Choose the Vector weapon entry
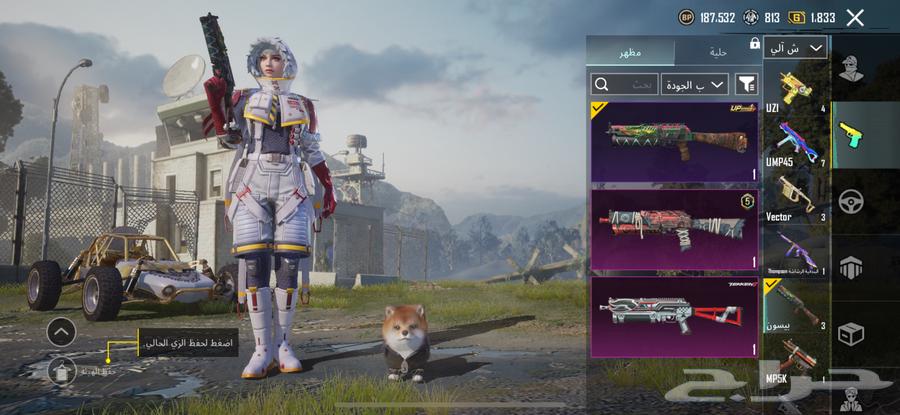This screenshot has width=900, height=415. pos(795,198)
